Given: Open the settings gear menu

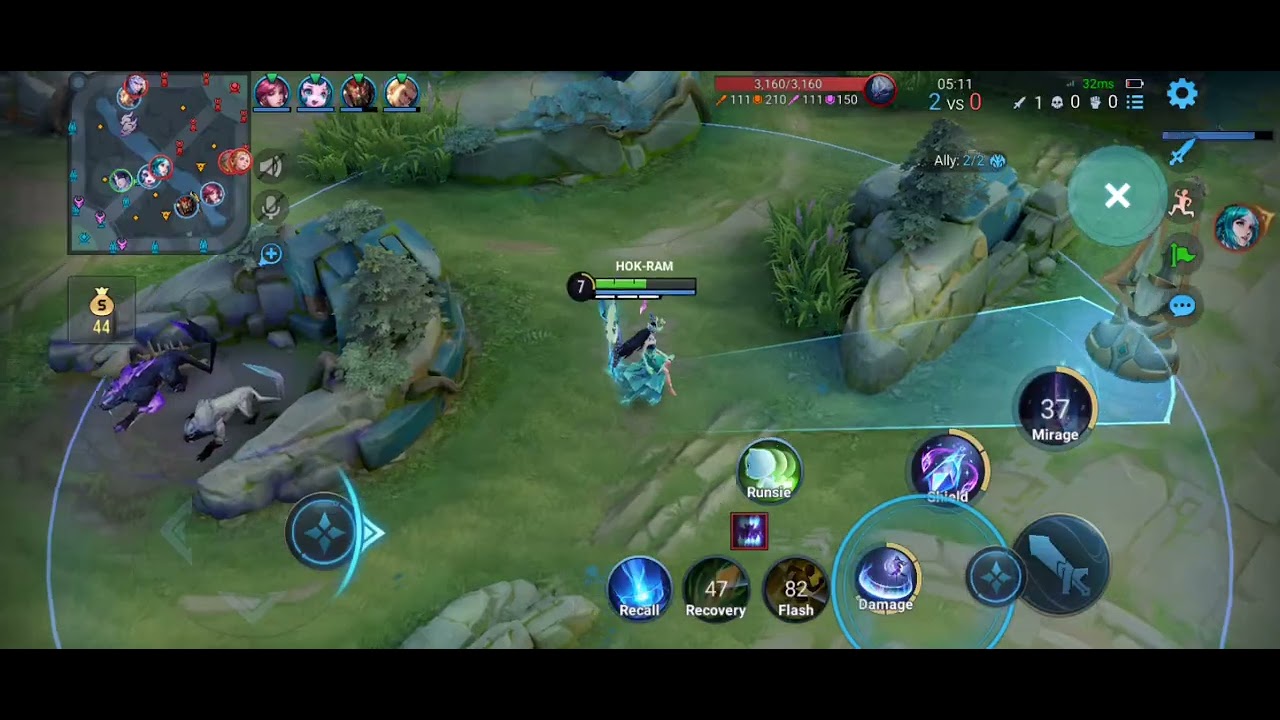Looking at the screenshot, I should click(1182, 94).
